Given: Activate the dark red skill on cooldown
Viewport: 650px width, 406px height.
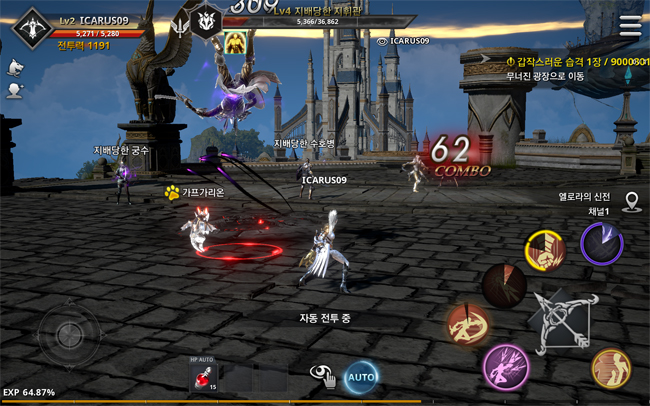Looking at the screenshot, I should click(x=503, y=286).
